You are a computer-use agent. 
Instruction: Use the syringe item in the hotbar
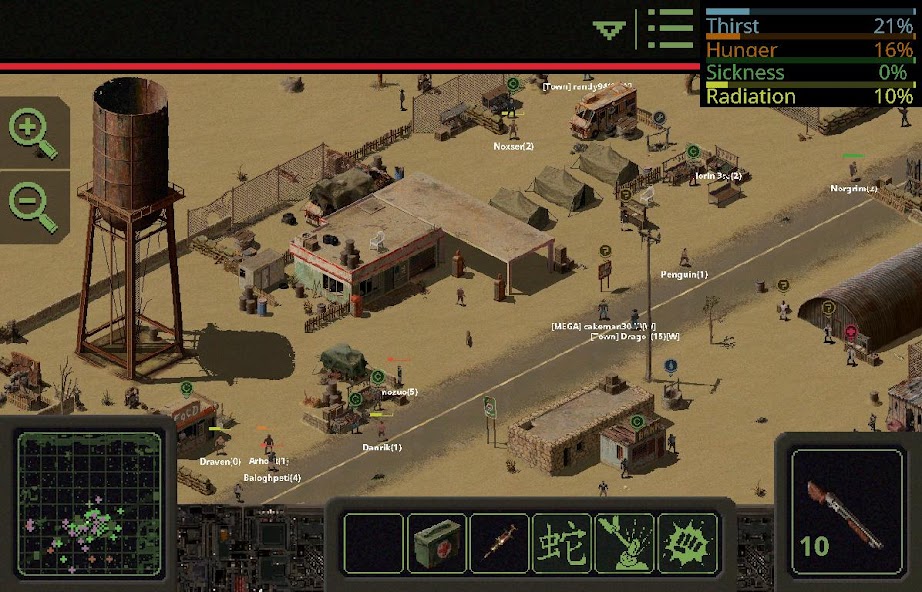click(499, 543)
